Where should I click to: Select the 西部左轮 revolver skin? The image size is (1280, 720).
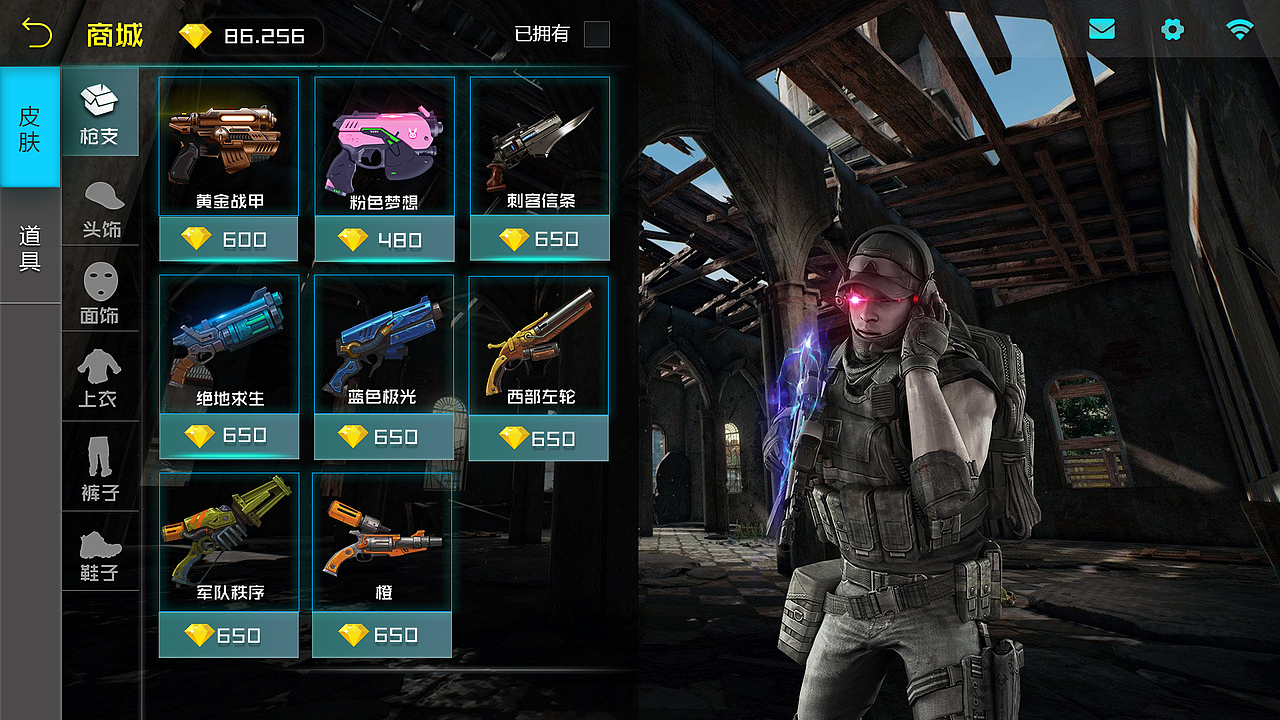539,344
